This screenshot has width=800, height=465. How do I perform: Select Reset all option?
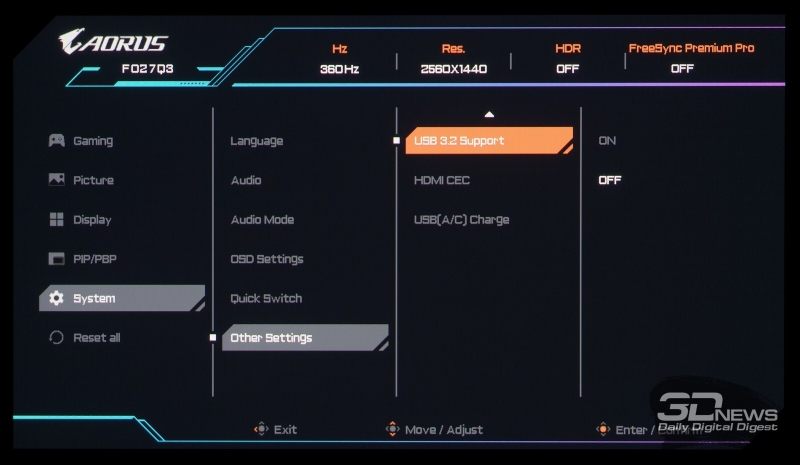96,338
